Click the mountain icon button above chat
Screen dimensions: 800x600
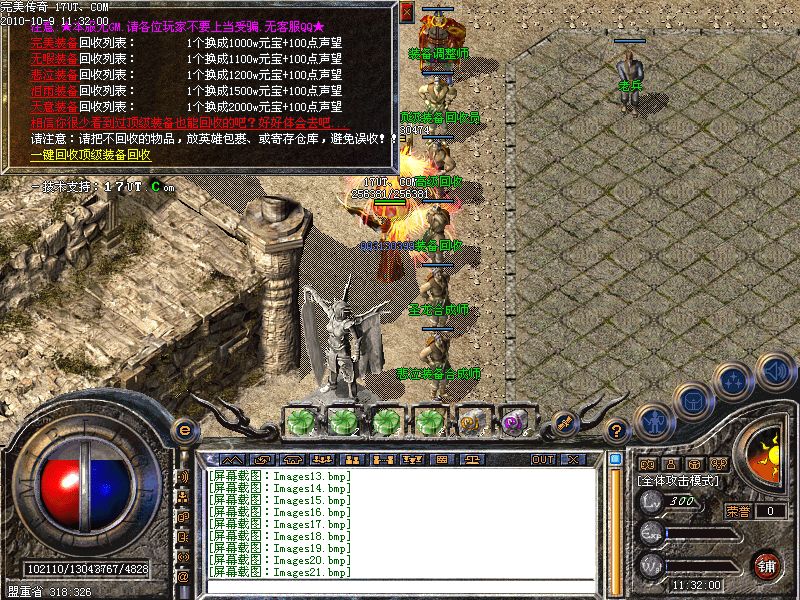(231, 459)
